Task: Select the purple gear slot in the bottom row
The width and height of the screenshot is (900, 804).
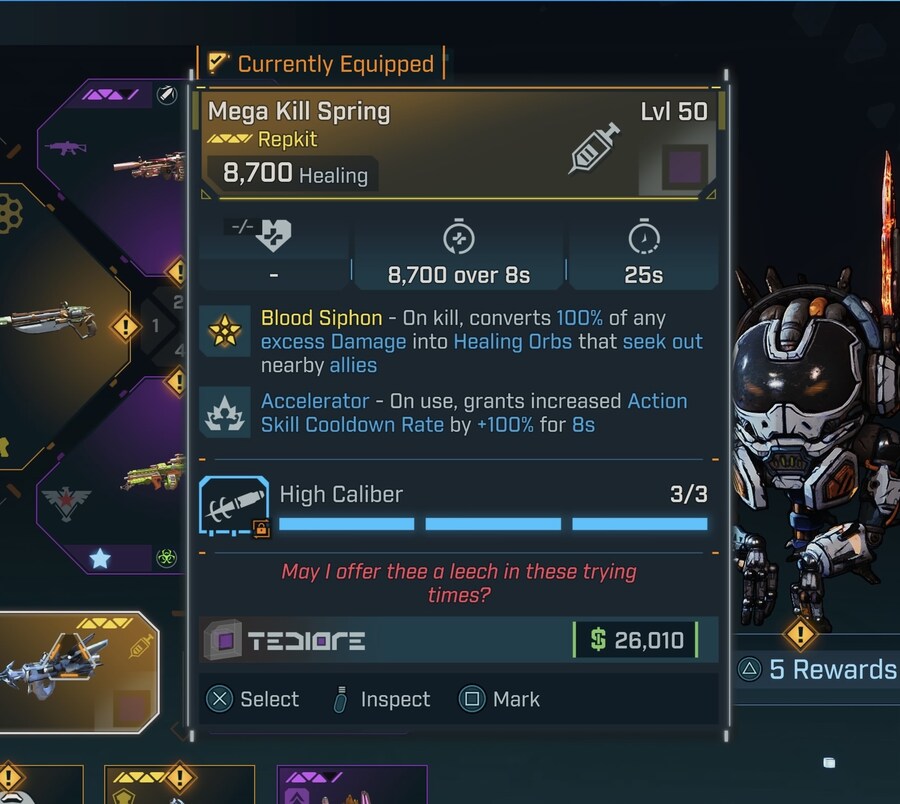Action: [x=352, y=786]
